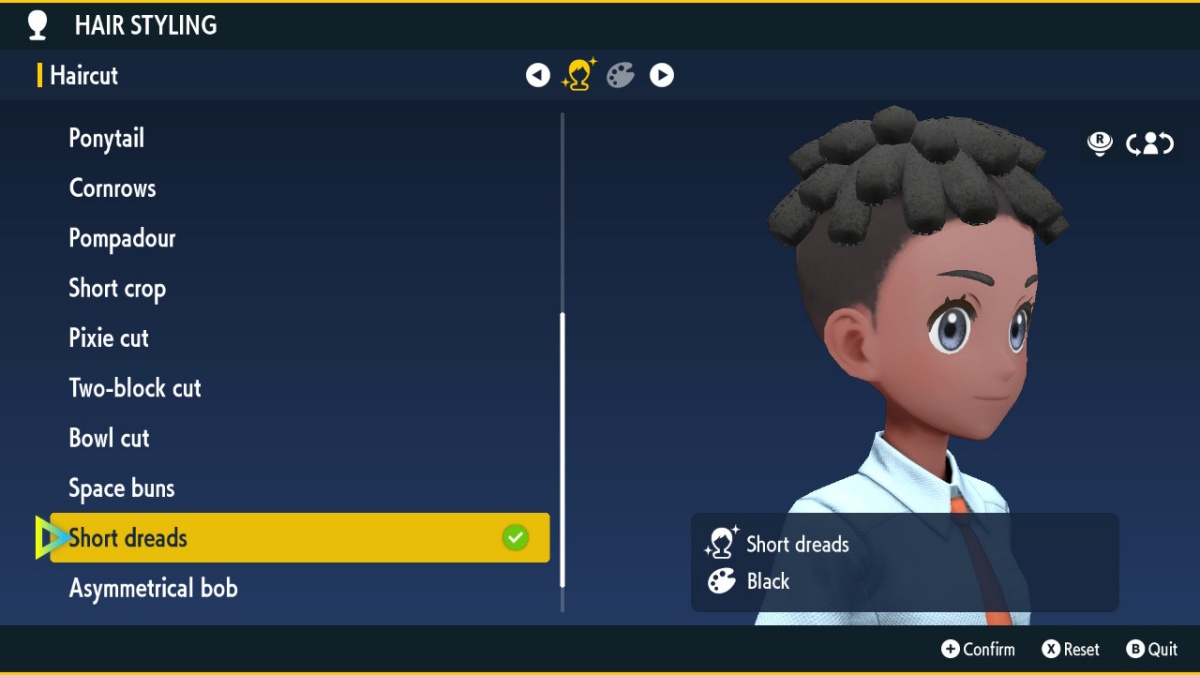Open the haircut style tab icon
Screen dimensions: 1200x675
(579, 75)
